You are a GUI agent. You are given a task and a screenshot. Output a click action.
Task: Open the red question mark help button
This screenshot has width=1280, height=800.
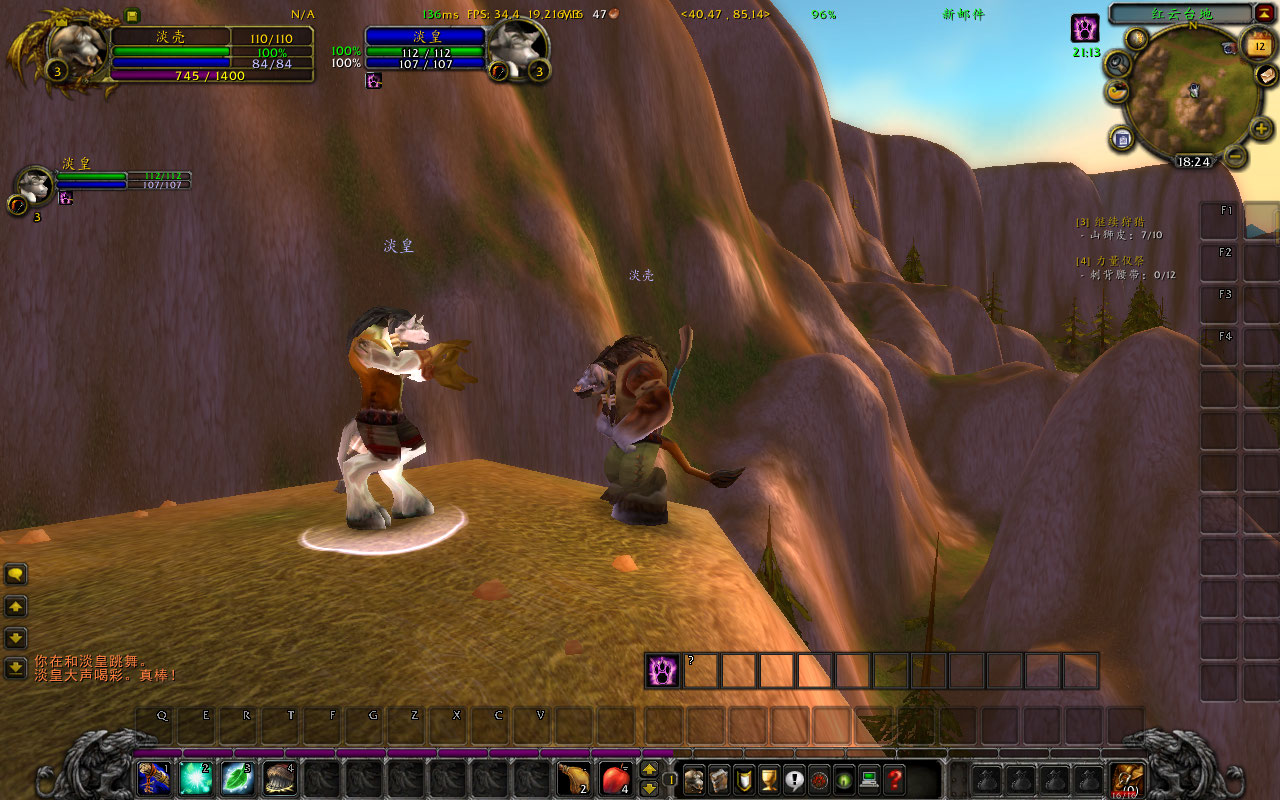[895, 778]
